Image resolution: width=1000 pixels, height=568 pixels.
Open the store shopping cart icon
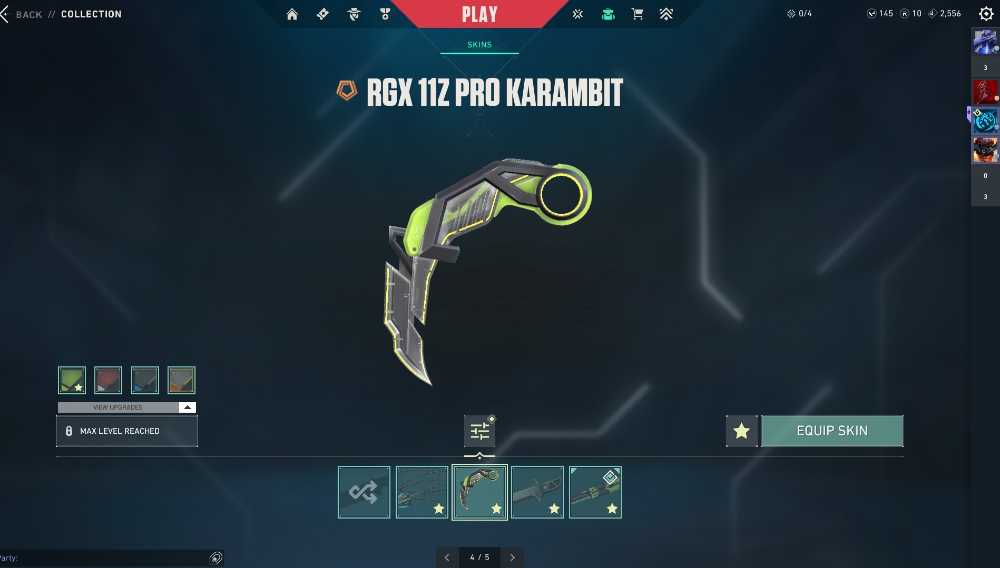pos(637,14)
